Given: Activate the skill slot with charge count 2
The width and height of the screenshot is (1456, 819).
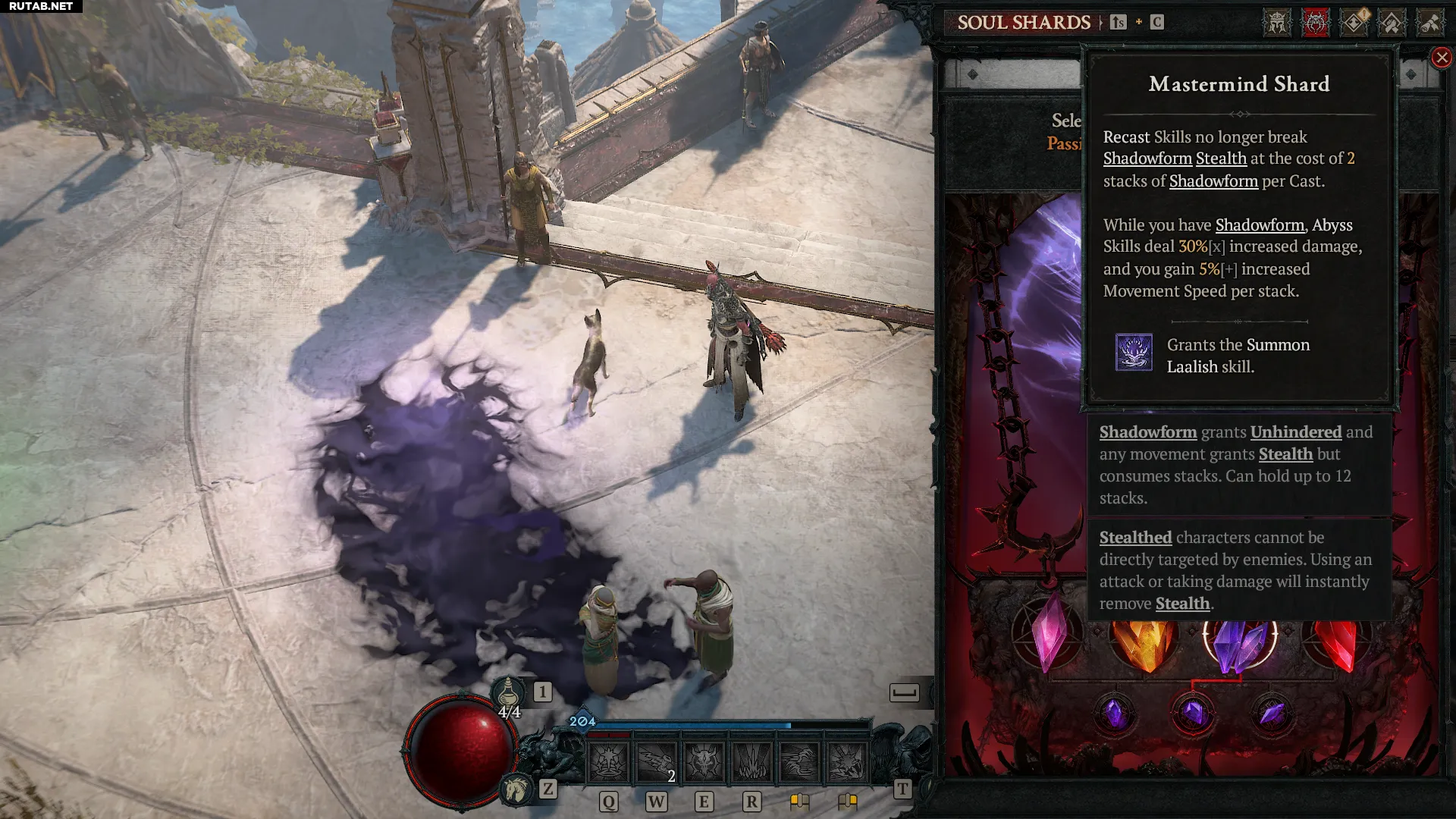Looking at the screenshot, I should 656,762.
